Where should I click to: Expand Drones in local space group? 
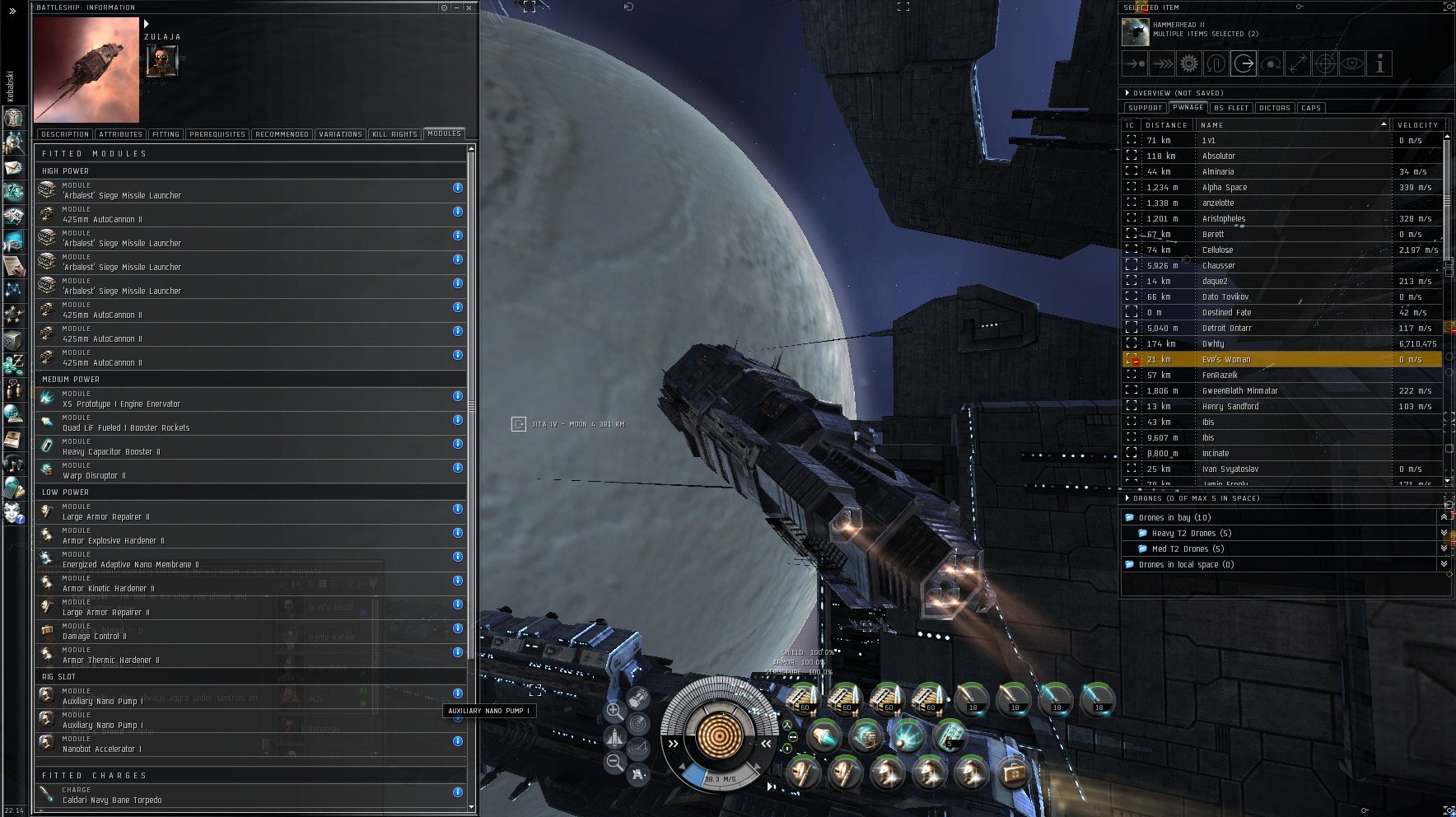click(1443, 565)
